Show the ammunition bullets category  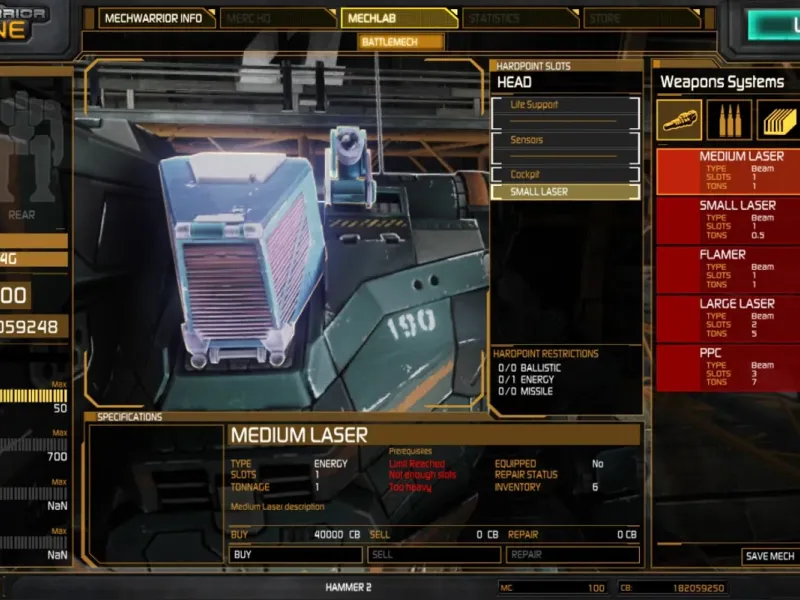(729, 120)
